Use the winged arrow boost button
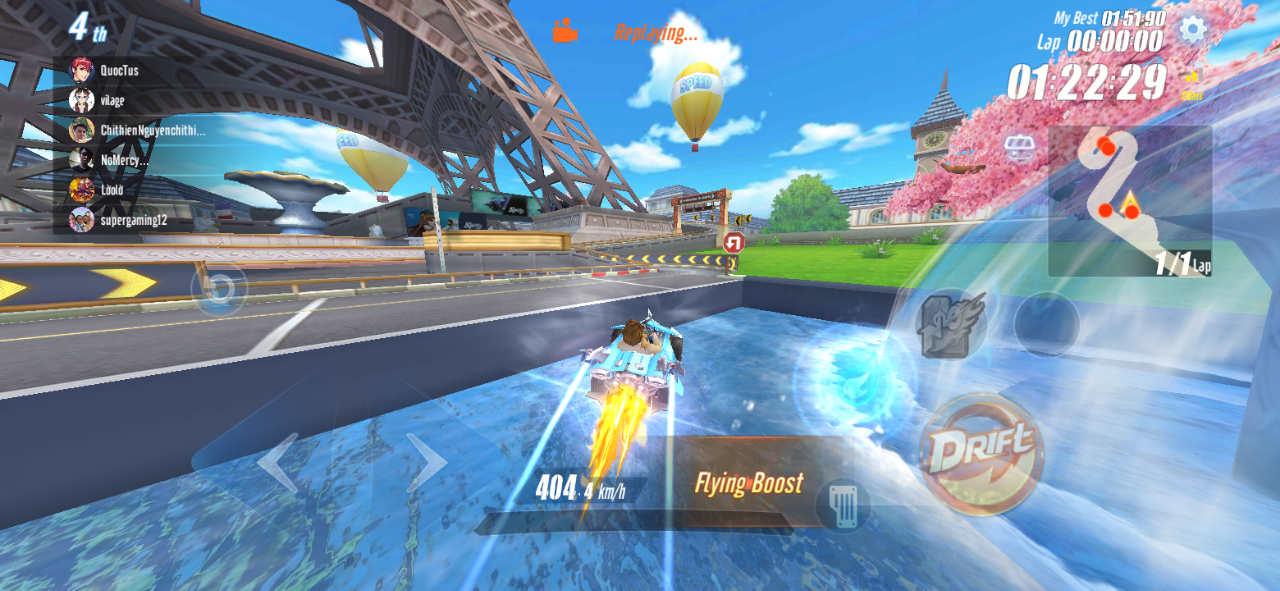 (951, 323)
